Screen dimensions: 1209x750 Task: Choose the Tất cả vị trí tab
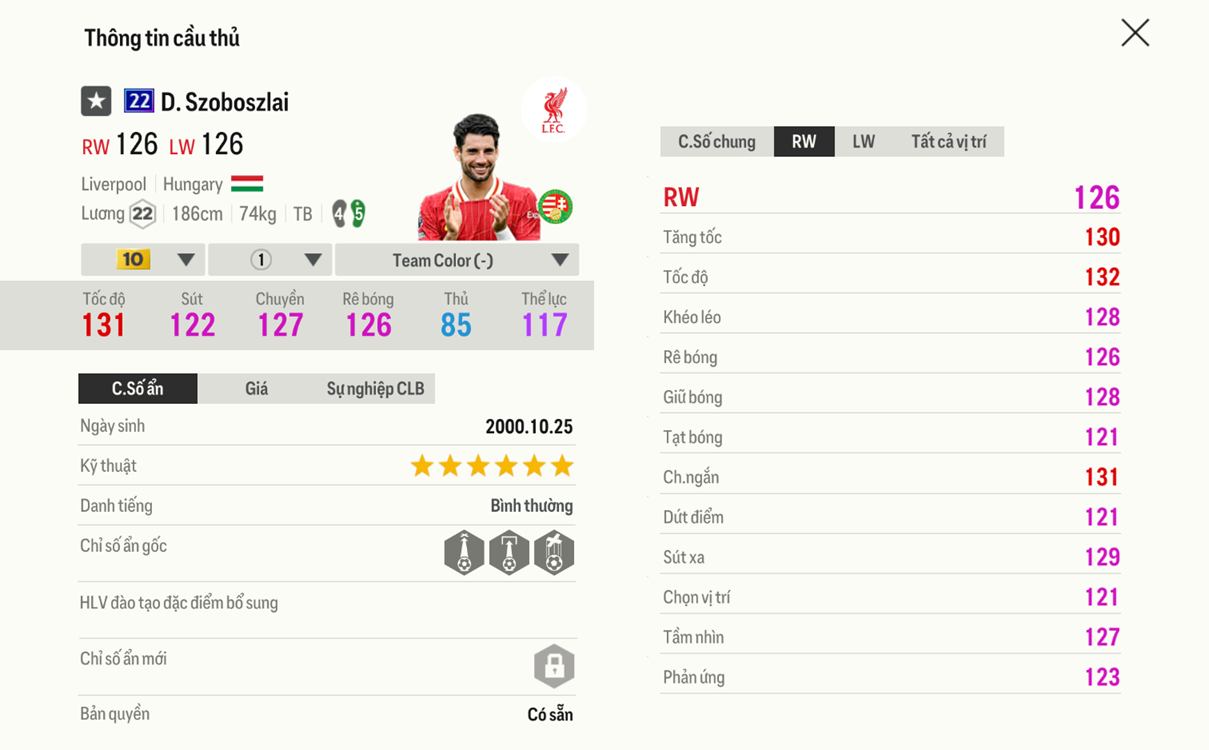click(x=948, y=142)
